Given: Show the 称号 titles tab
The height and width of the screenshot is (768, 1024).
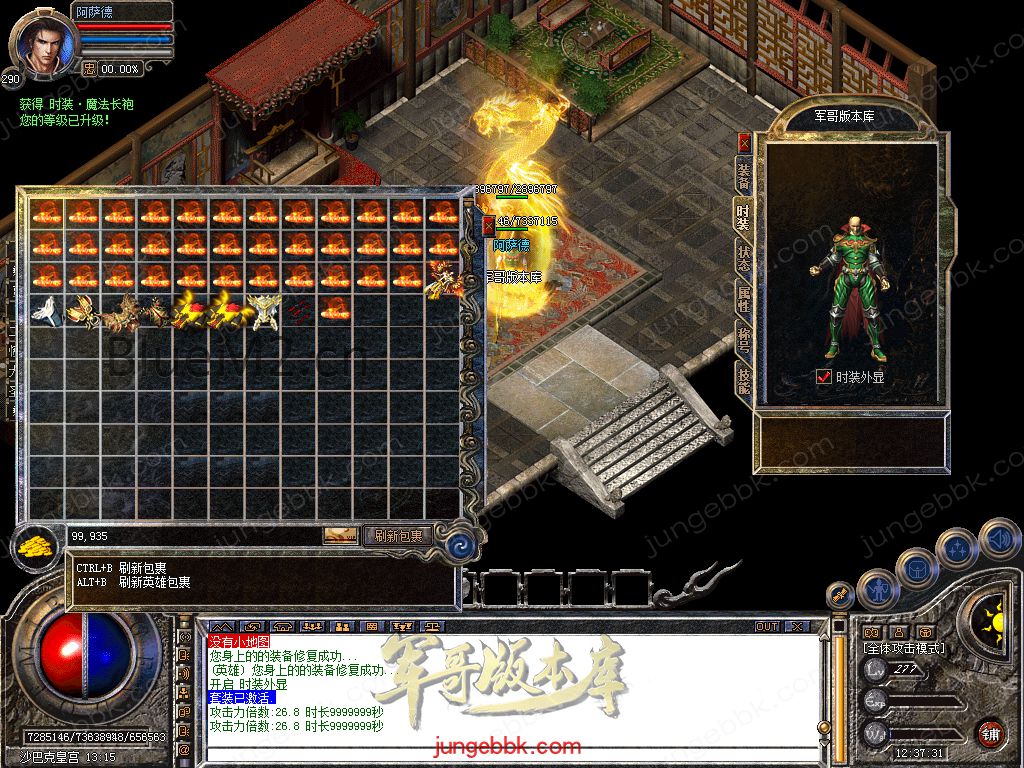Looking at the screenshot, I should [x=744, y=338].
